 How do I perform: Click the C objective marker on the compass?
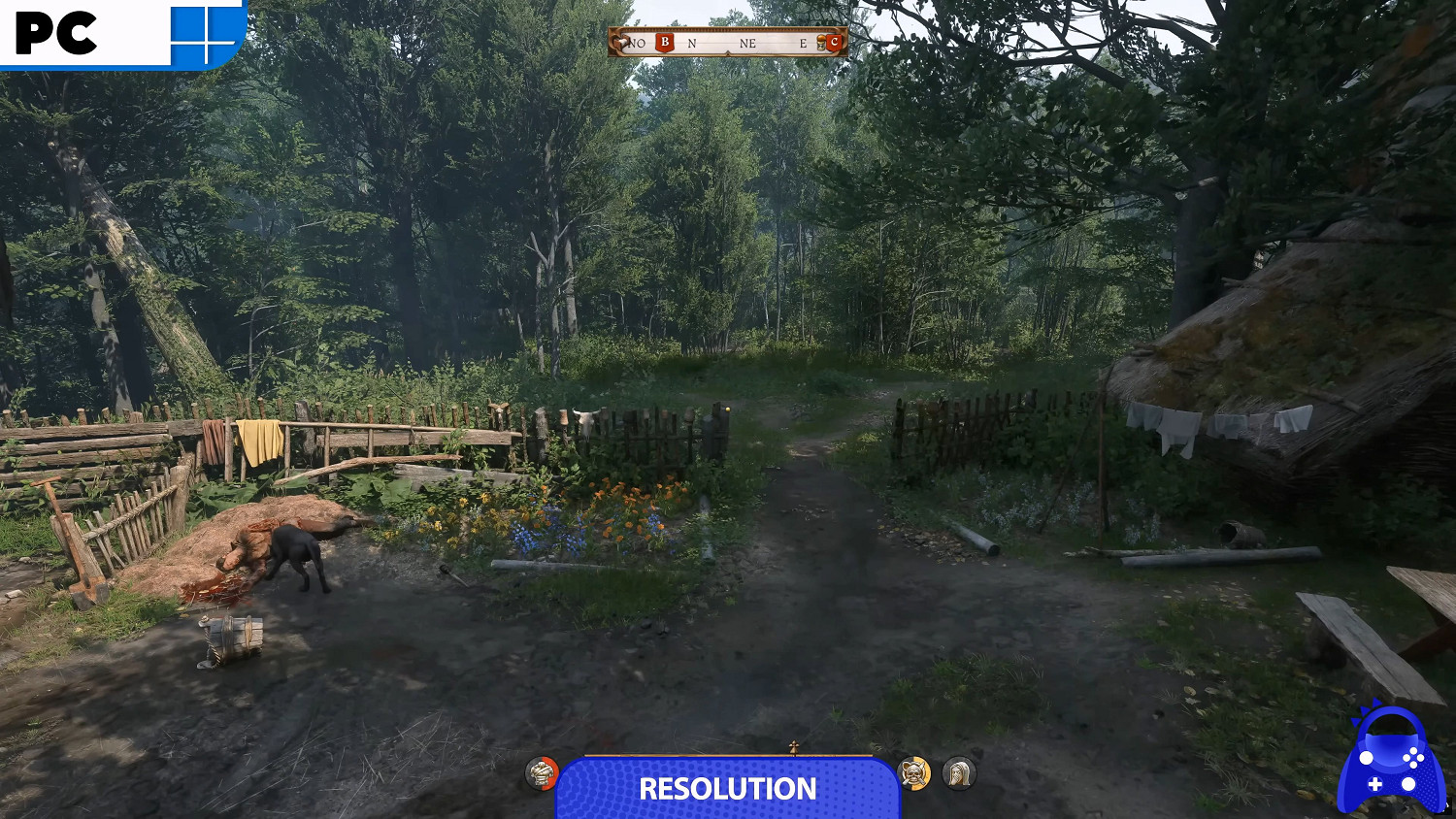click(835, 43)
